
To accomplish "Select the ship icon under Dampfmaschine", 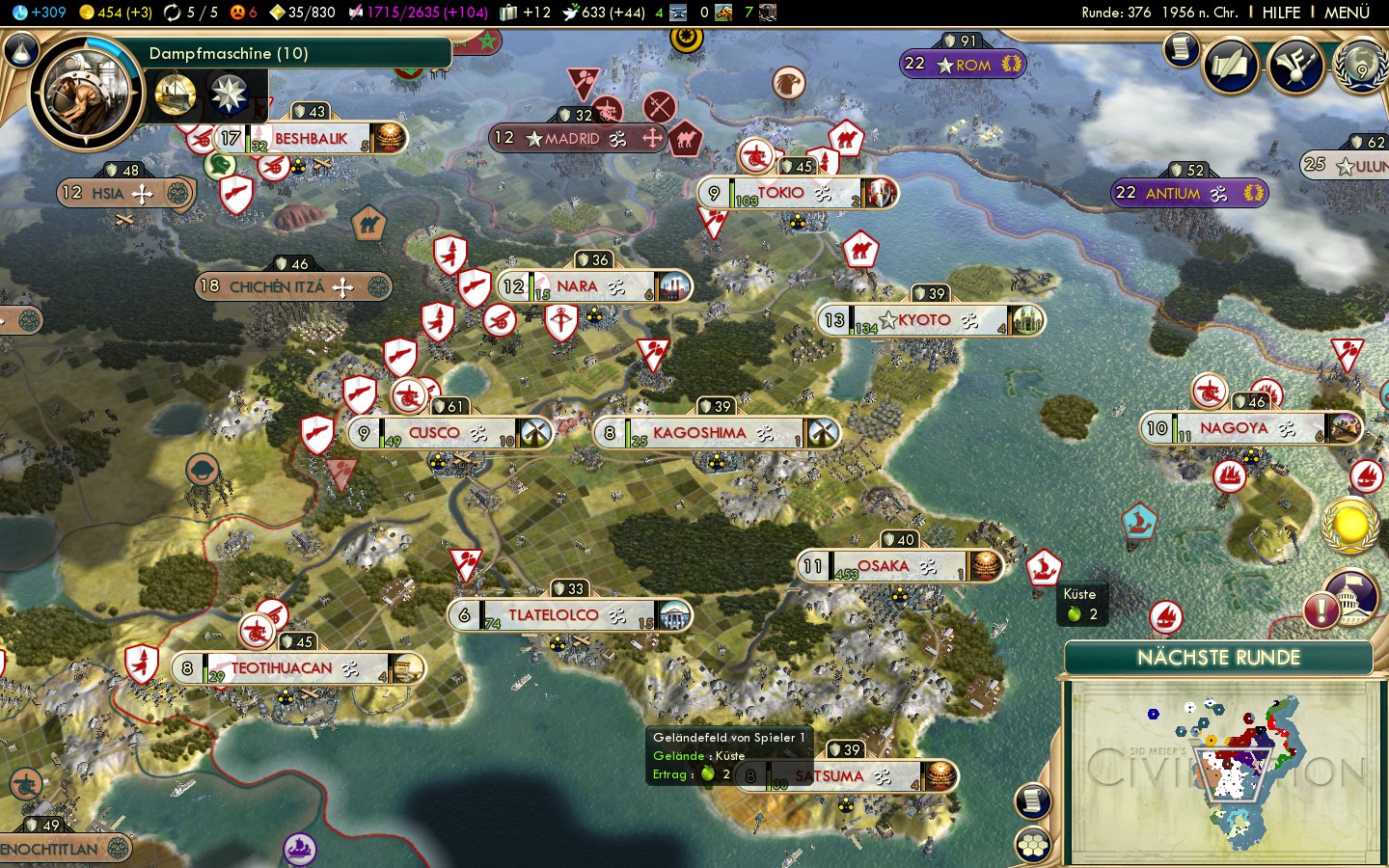I will (x=176, y=95).
